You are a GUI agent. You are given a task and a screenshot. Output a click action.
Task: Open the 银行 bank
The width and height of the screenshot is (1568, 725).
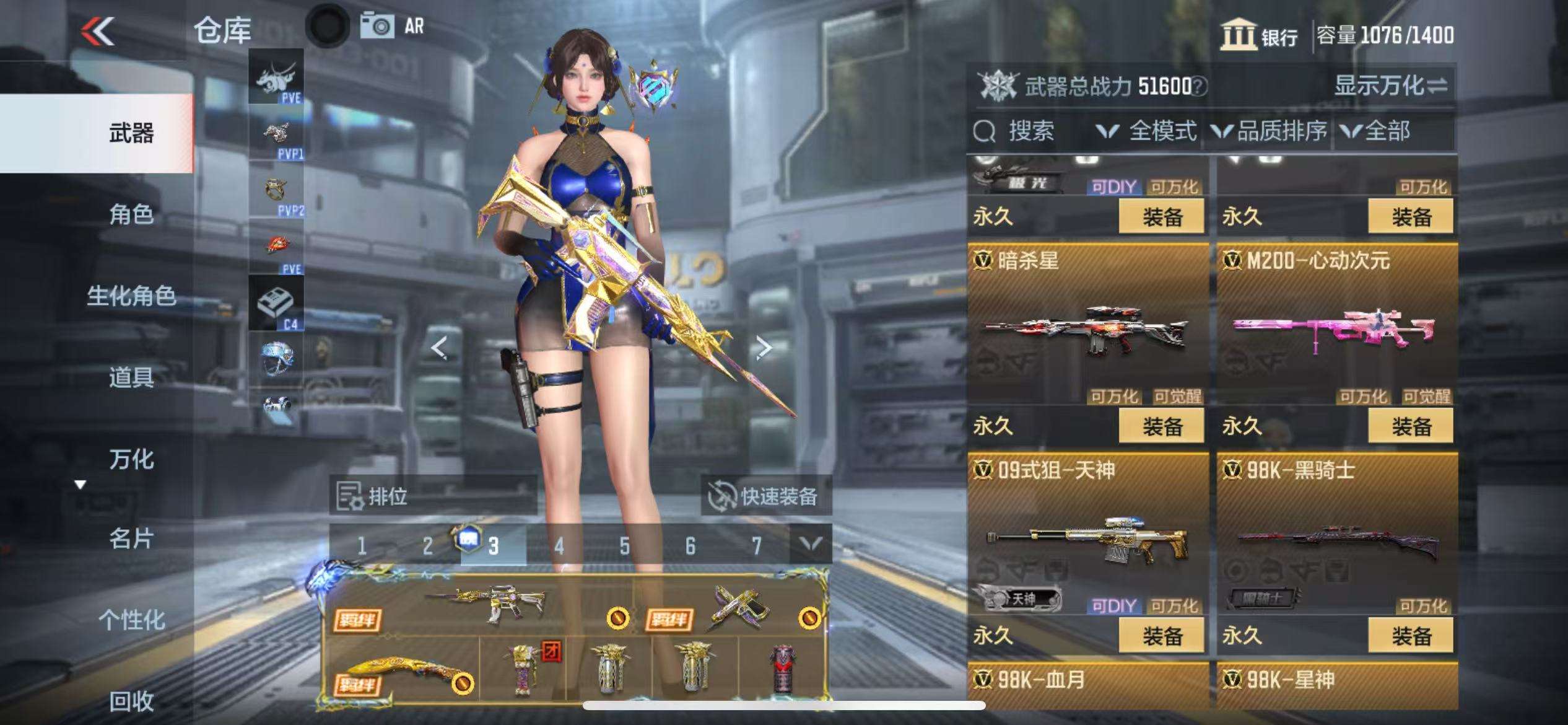[x=1258, y=35]
